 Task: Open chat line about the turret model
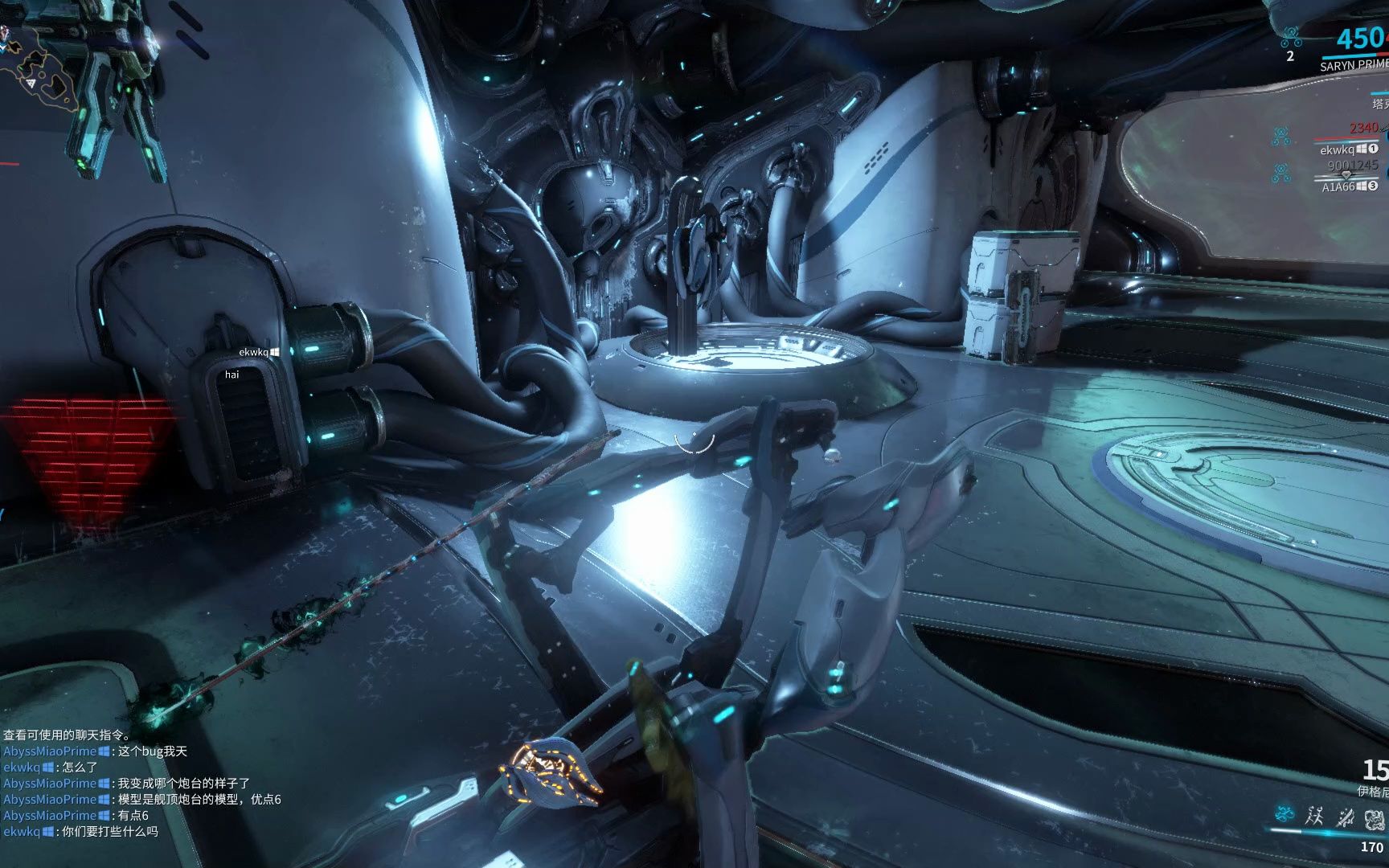click(x=199, y=800)
